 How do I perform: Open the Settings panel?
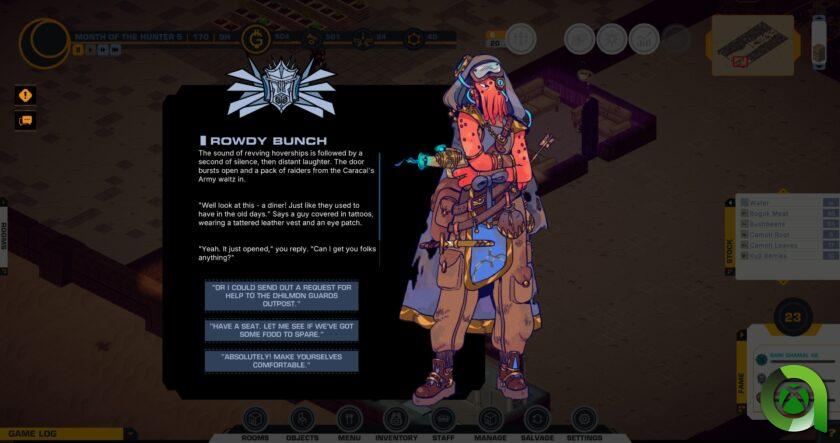coord(584,421)
